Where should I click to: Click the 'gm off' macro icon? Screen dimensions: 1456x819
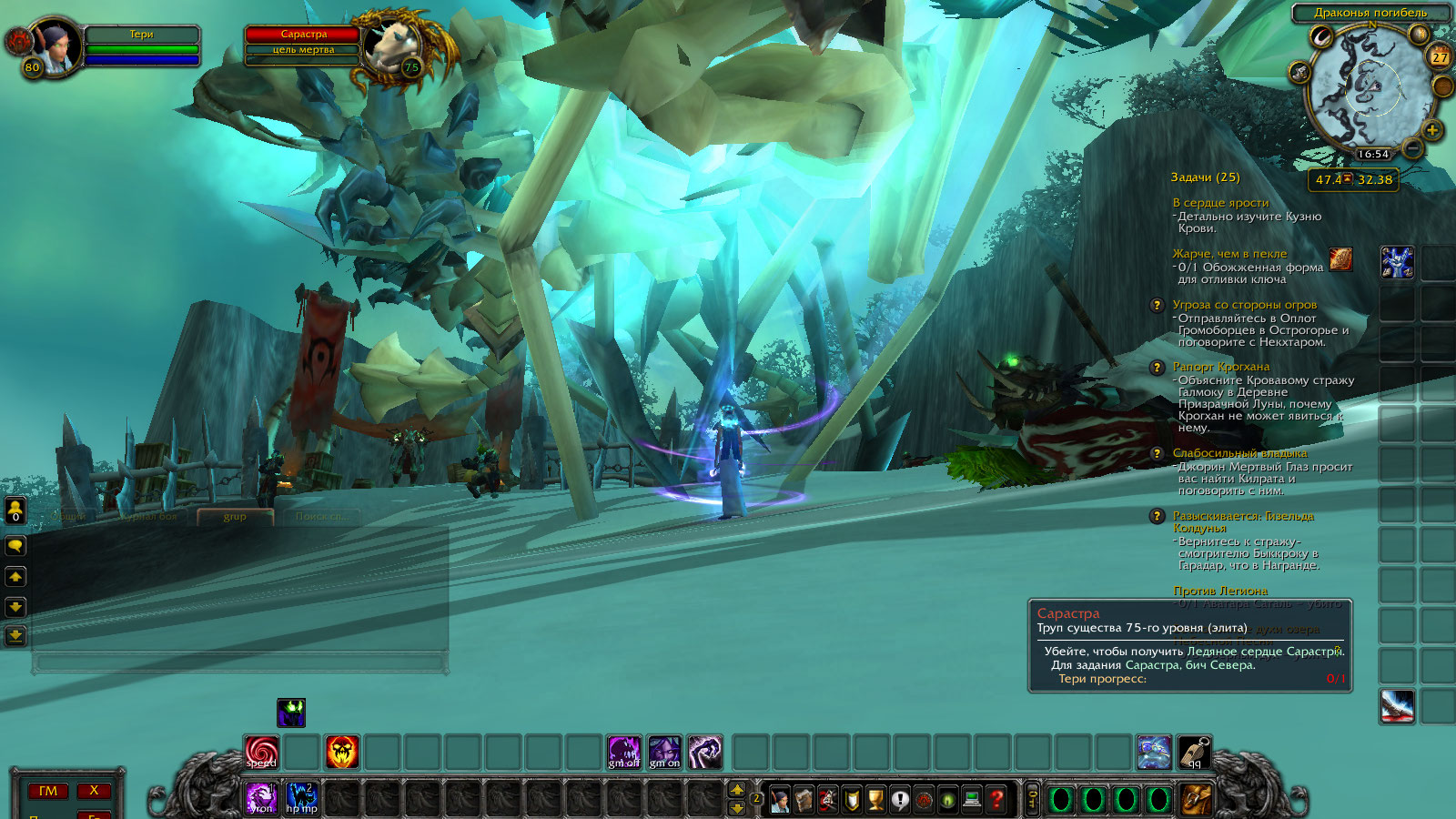[x=624, y=752]
